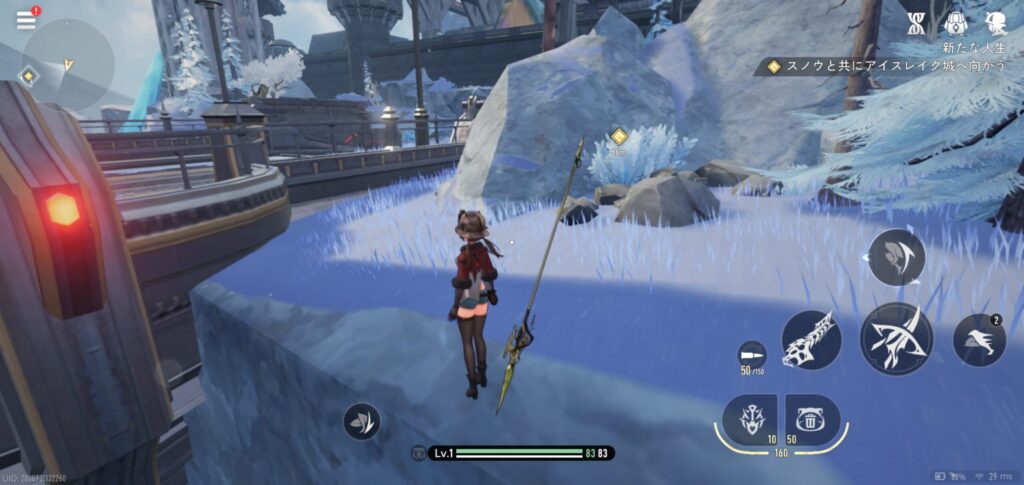This screenshot has height=485, width=1024.
Task: Trigger the dodge dash button with 2 charges
Action: click(x=979, y=340)
